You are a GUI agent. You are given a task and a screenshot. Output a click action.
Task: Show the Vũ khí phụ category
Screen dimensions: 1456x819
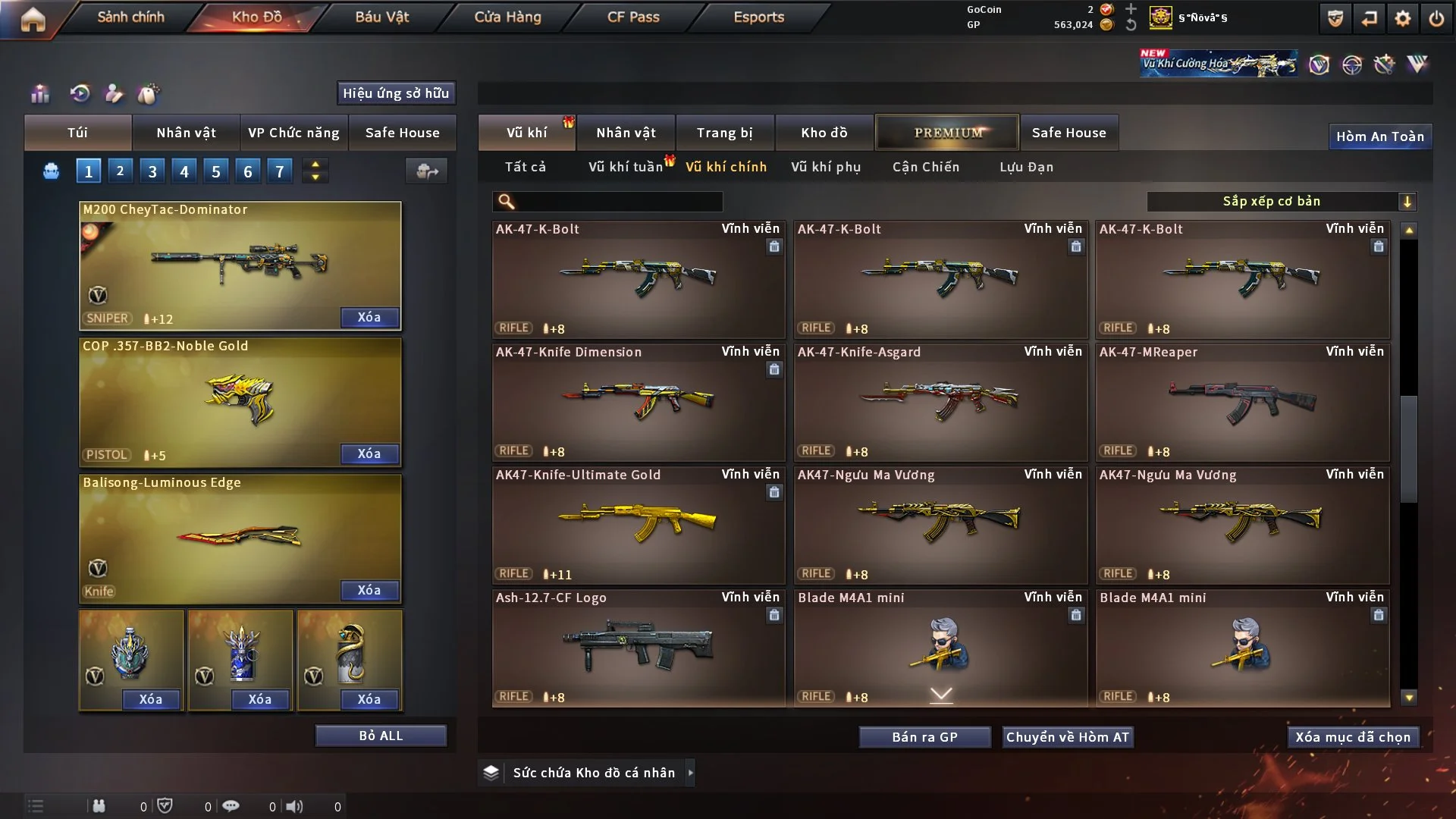826,167
